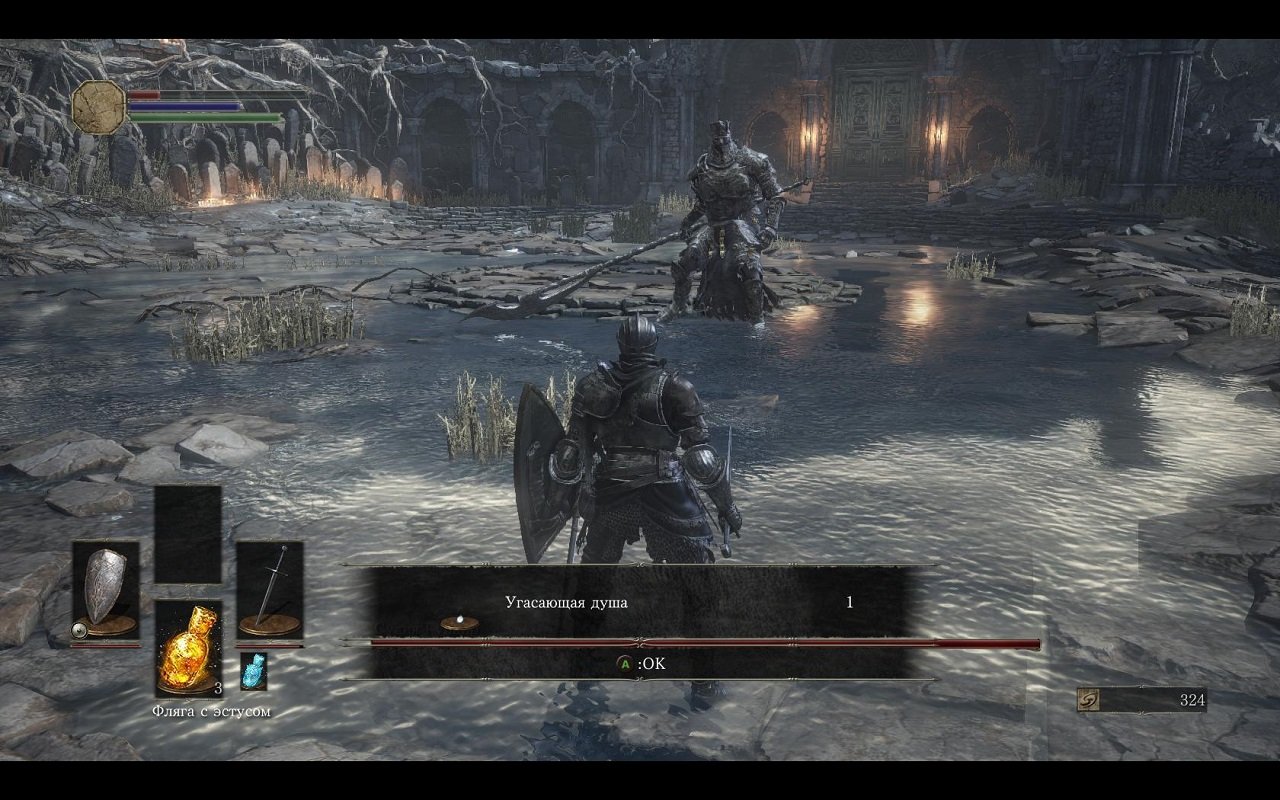Click the green A button prompt icon
This screenshot has width=1280, height=800.
(x=627, y=662)
